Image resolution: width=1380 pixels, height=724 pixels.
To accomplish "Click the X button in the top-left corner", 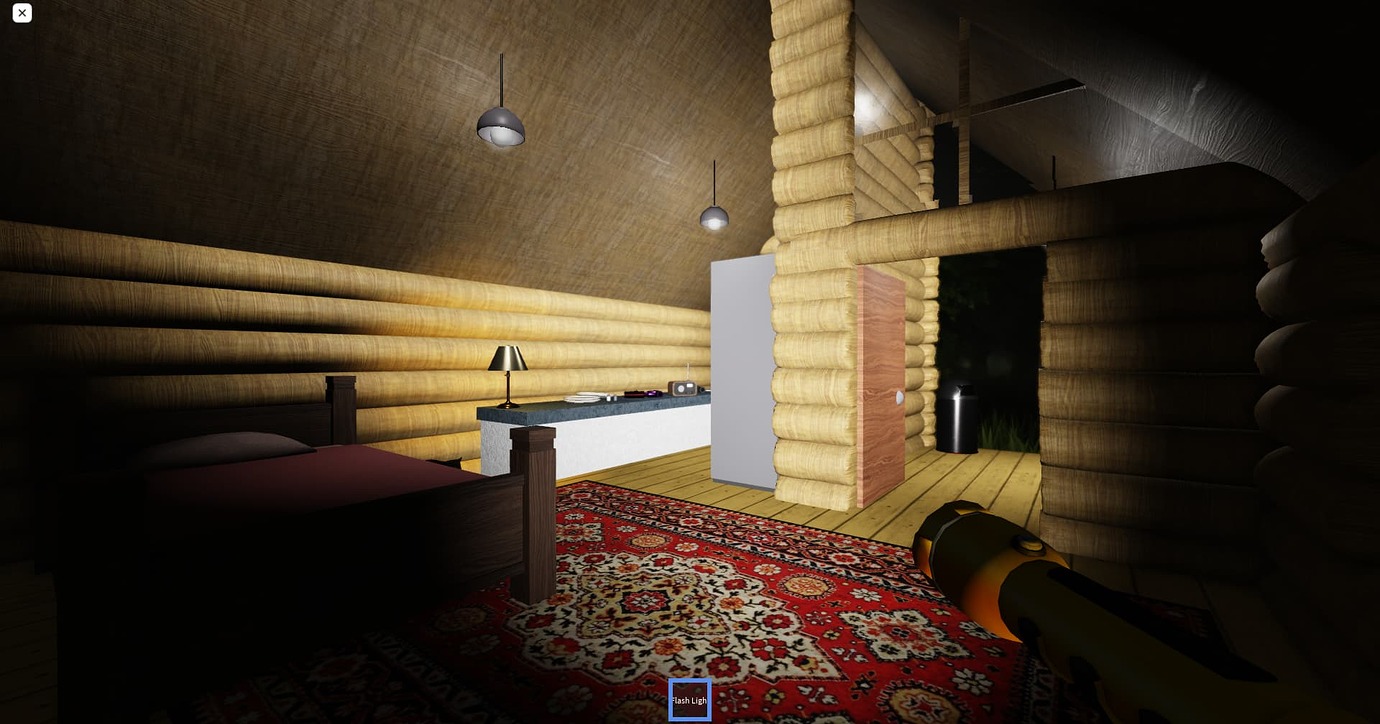I will 21,13.
